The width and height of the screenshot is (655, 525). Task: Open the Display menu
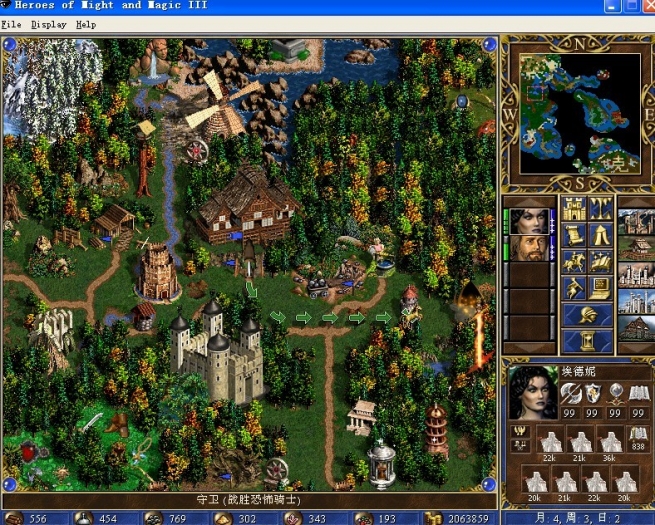click(x=49, y=24)
